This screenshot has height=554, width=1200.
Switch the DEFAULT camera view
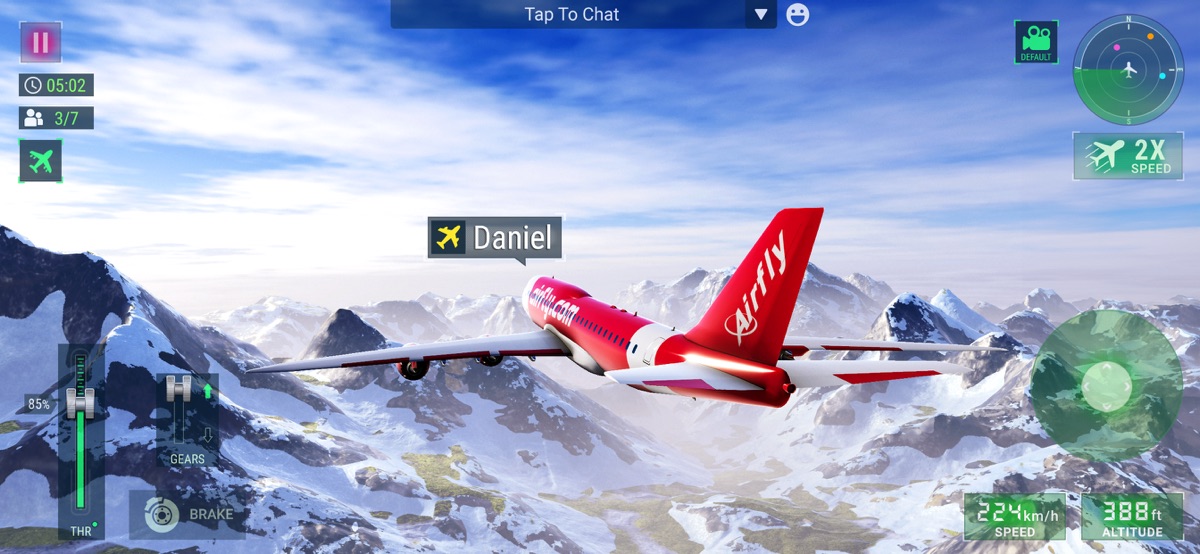point(1036,42)
